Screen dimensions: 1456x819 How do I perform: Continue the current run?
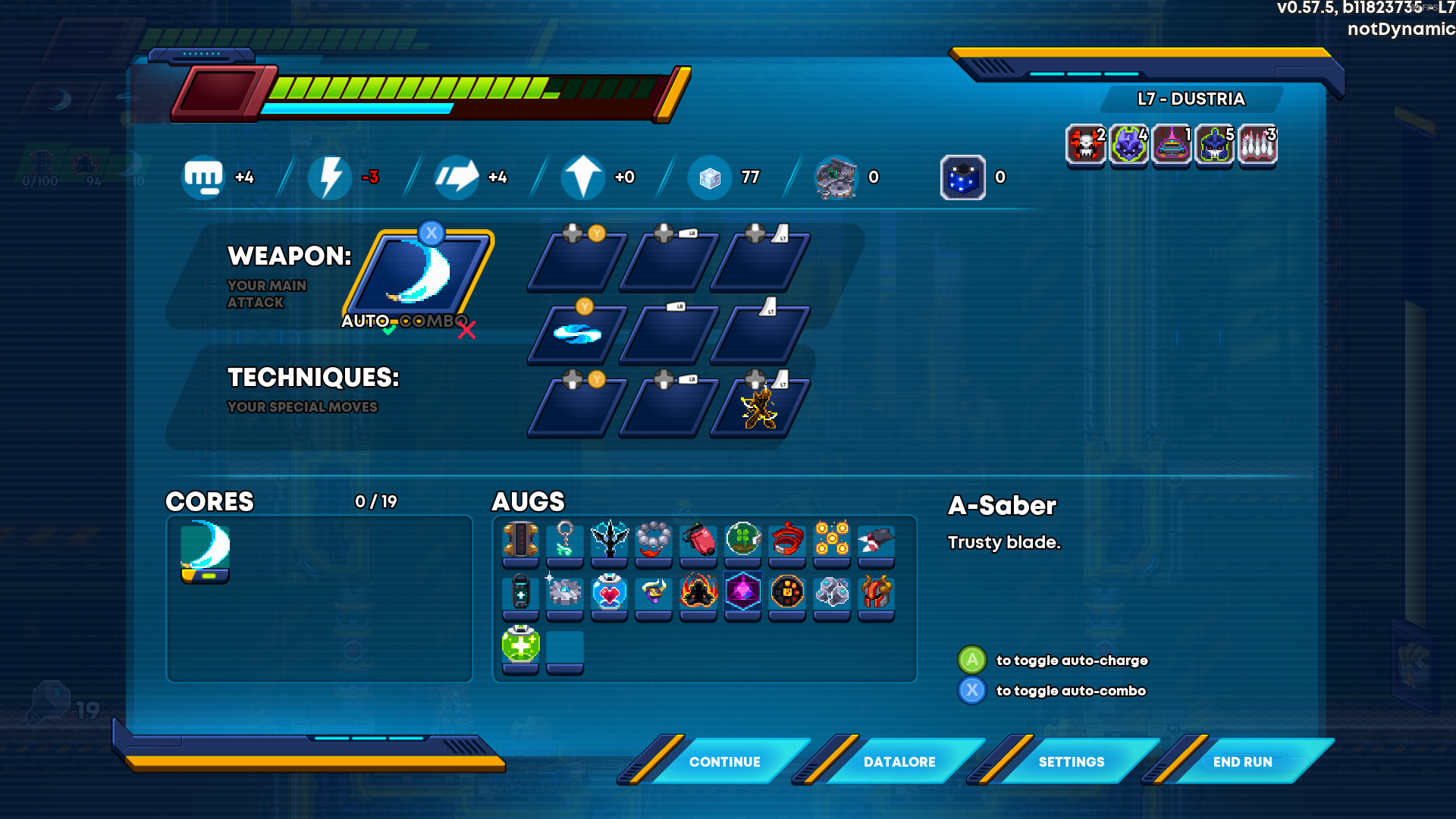click(724, 761)
